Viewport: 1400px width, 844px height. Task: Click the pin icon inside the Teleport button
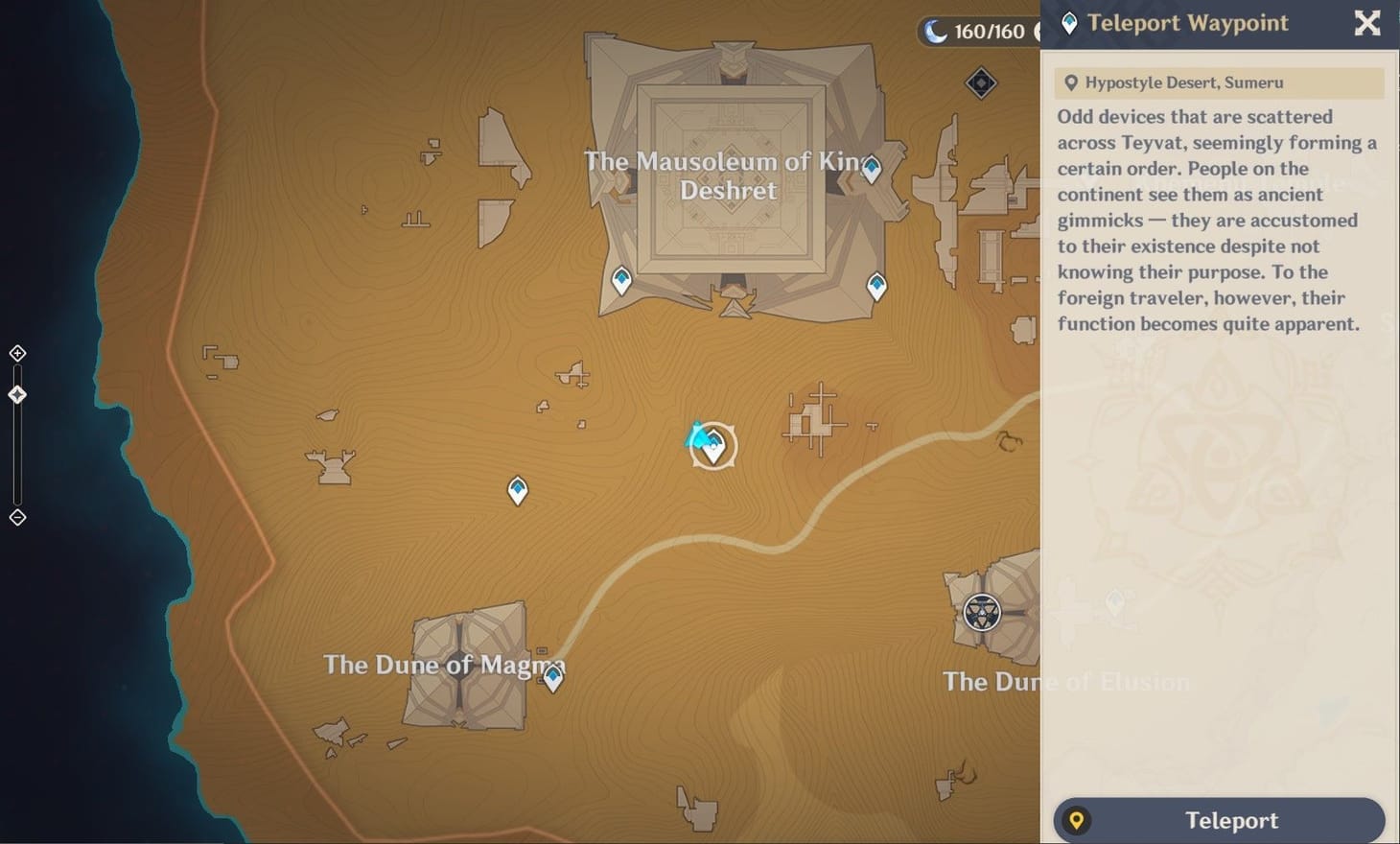pyautogui.click(x=1078, y=820)
